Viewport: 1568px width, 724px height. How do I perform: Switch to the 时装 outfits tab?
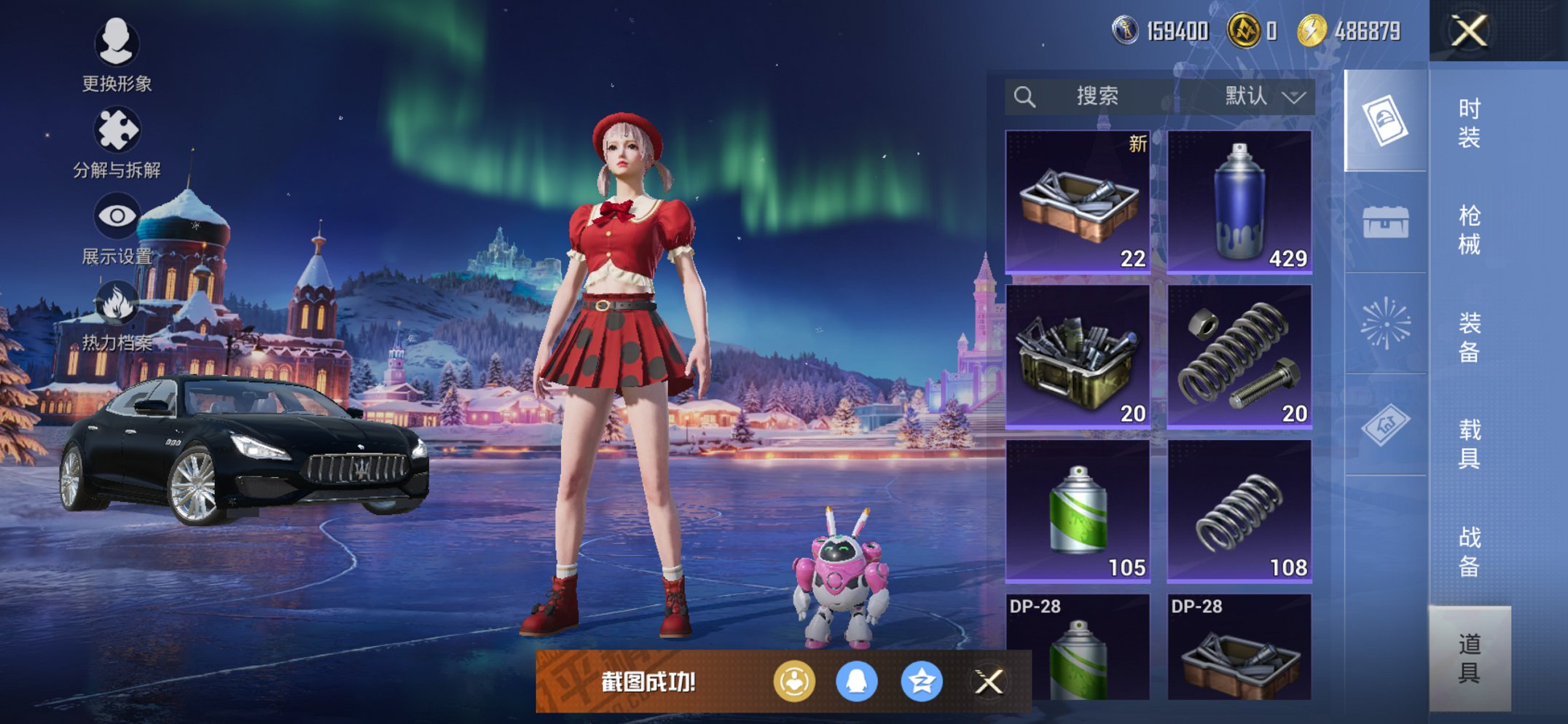[x=1469, y=122]
